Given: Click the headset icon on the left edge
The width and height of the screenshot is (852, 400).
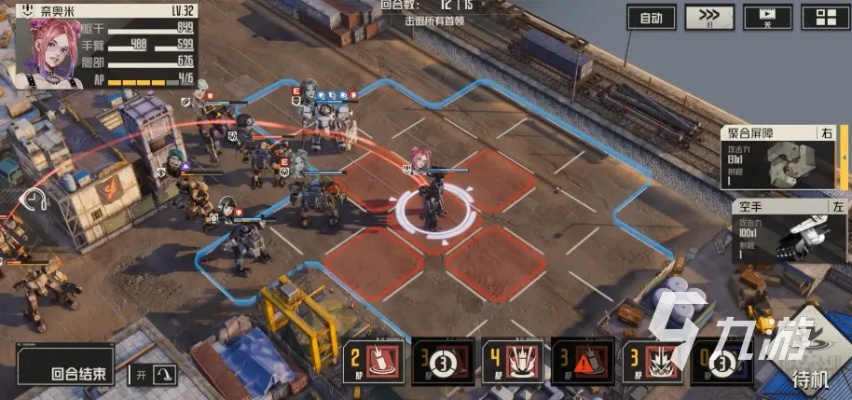Looking at the screenshot, I should click(x=33, y=198).
